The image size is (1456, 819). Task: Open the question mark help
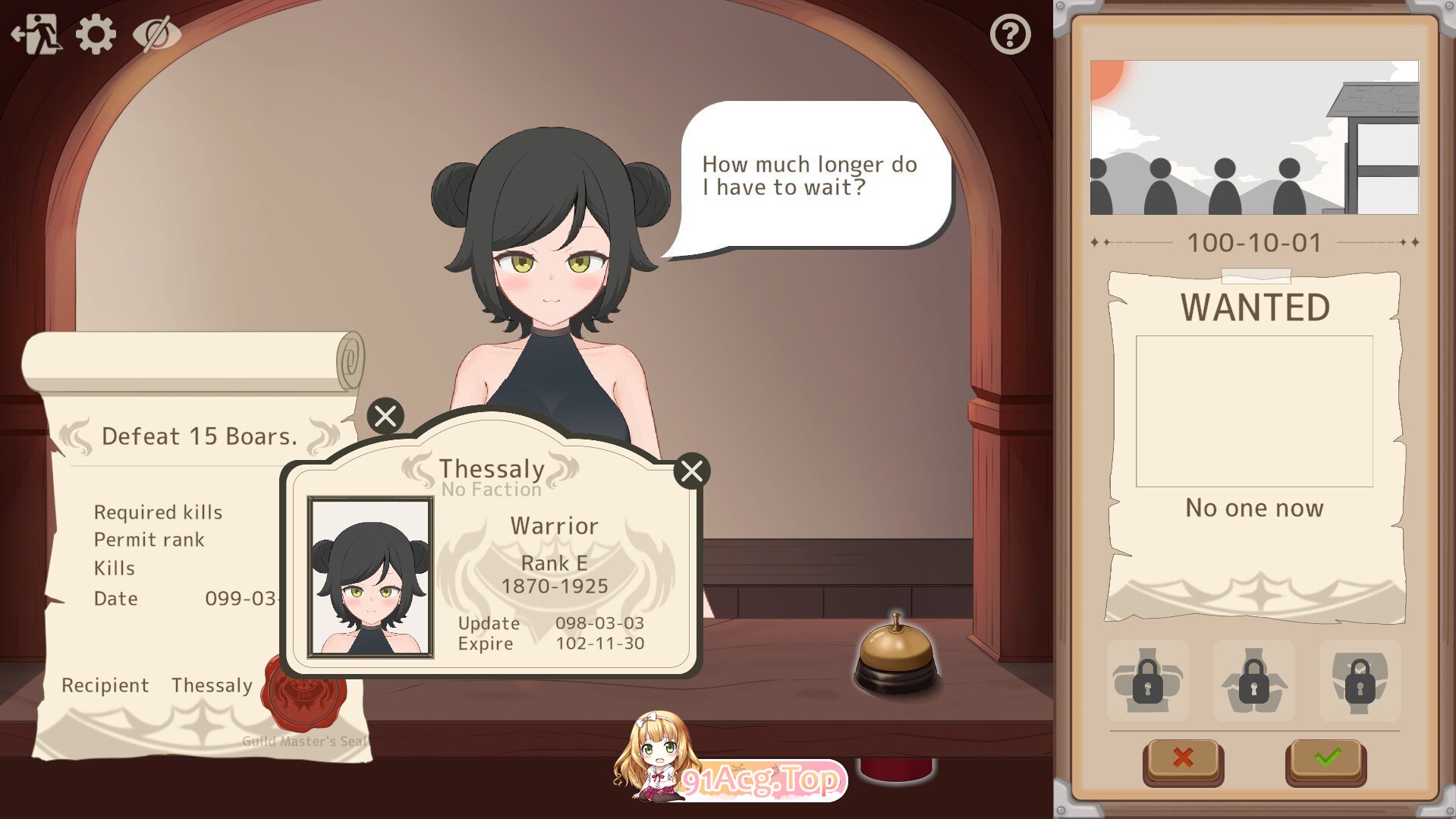(1010, 34)
